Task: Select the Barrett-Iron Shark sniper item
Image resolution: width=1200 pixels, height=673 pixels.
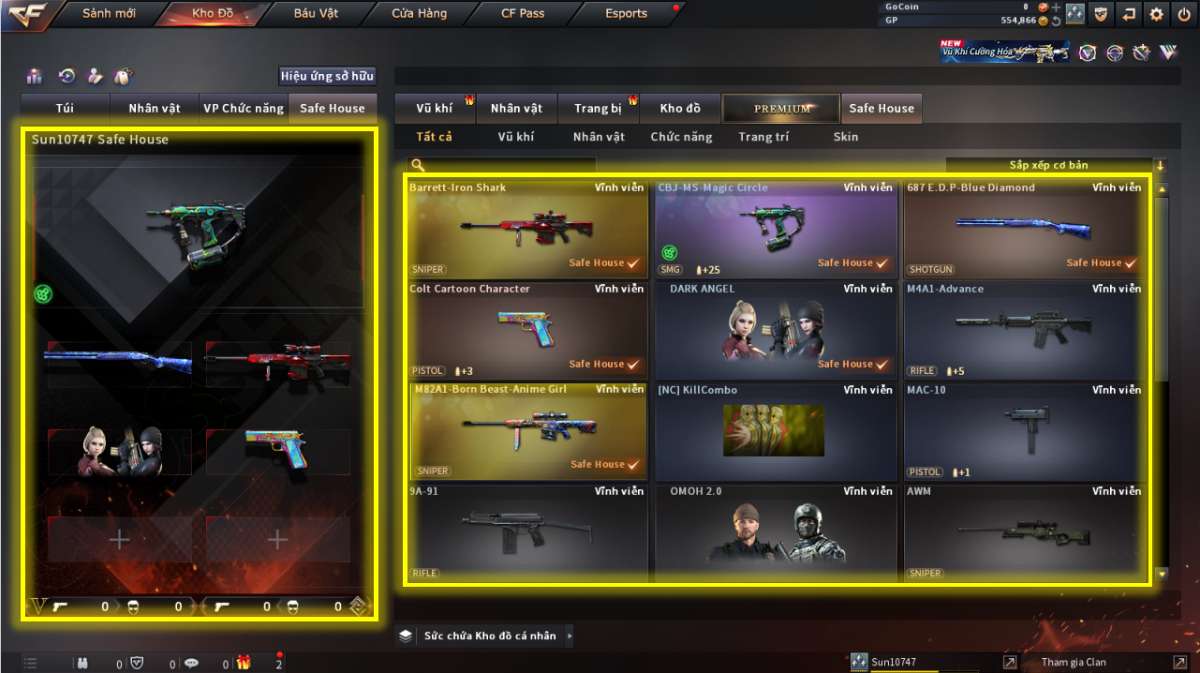Action: point(526,229)
